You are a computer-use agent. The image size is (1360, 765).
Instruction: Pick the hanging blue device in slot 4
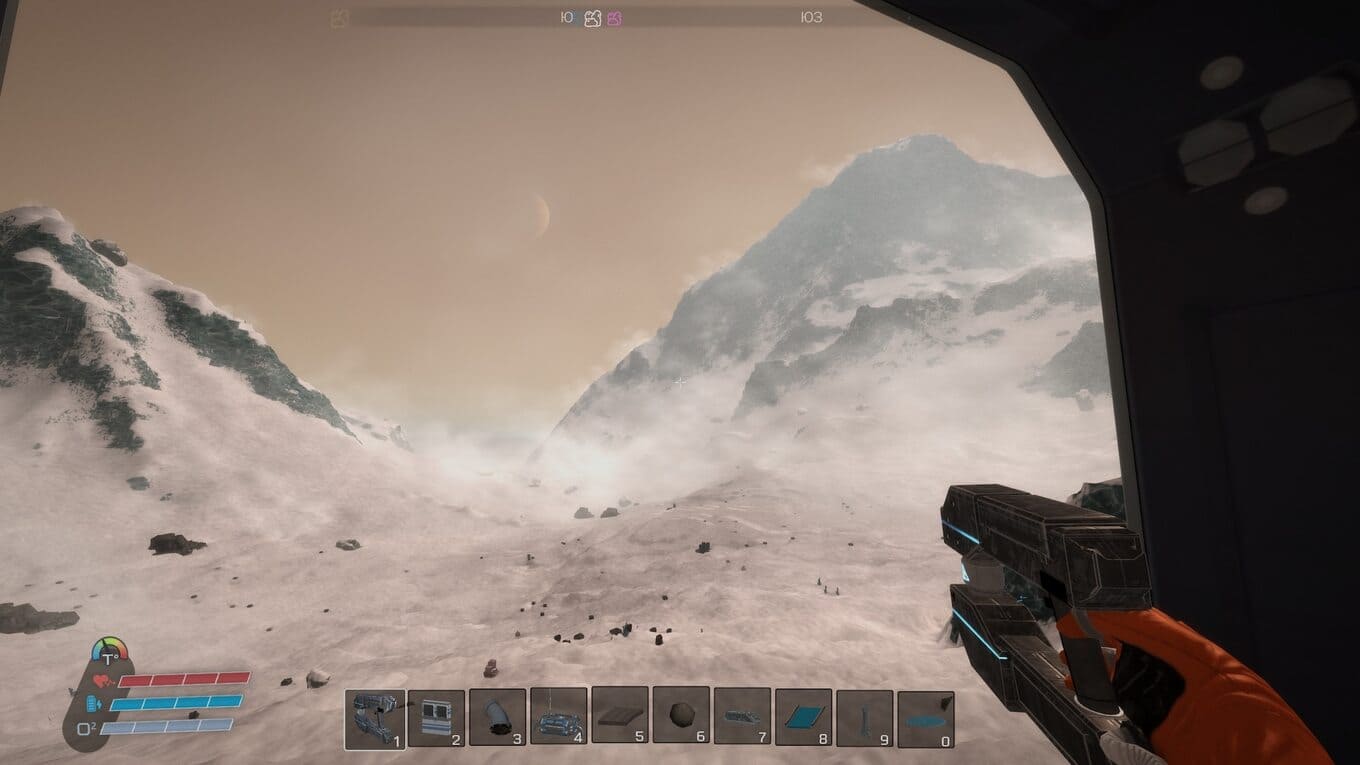(558, 718)
